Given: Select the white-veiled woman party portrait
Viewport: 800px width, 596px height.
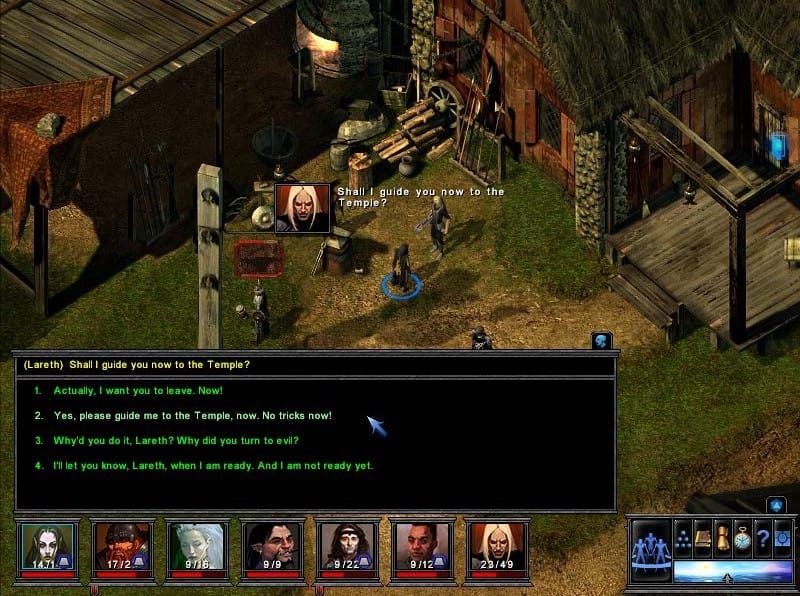Looking at the screenshot, I should point(197,547).
